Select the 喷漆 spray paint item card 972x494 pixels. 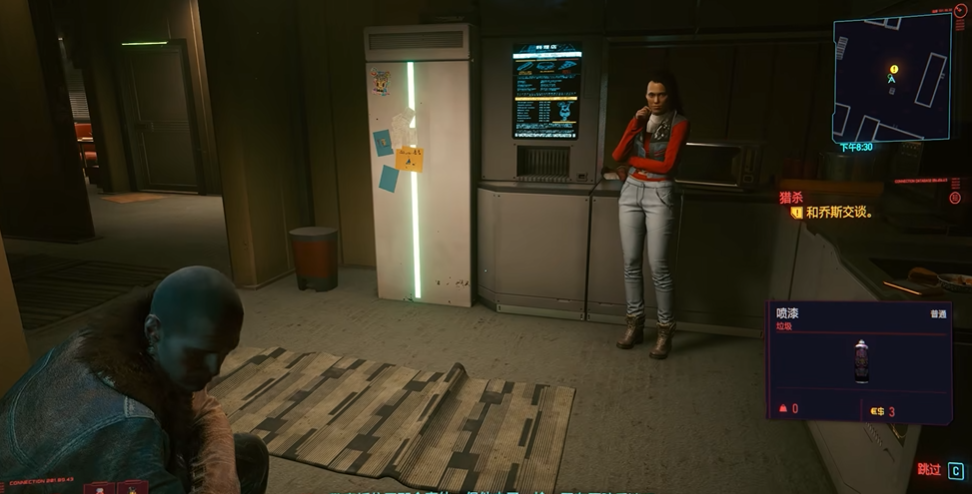859,360
